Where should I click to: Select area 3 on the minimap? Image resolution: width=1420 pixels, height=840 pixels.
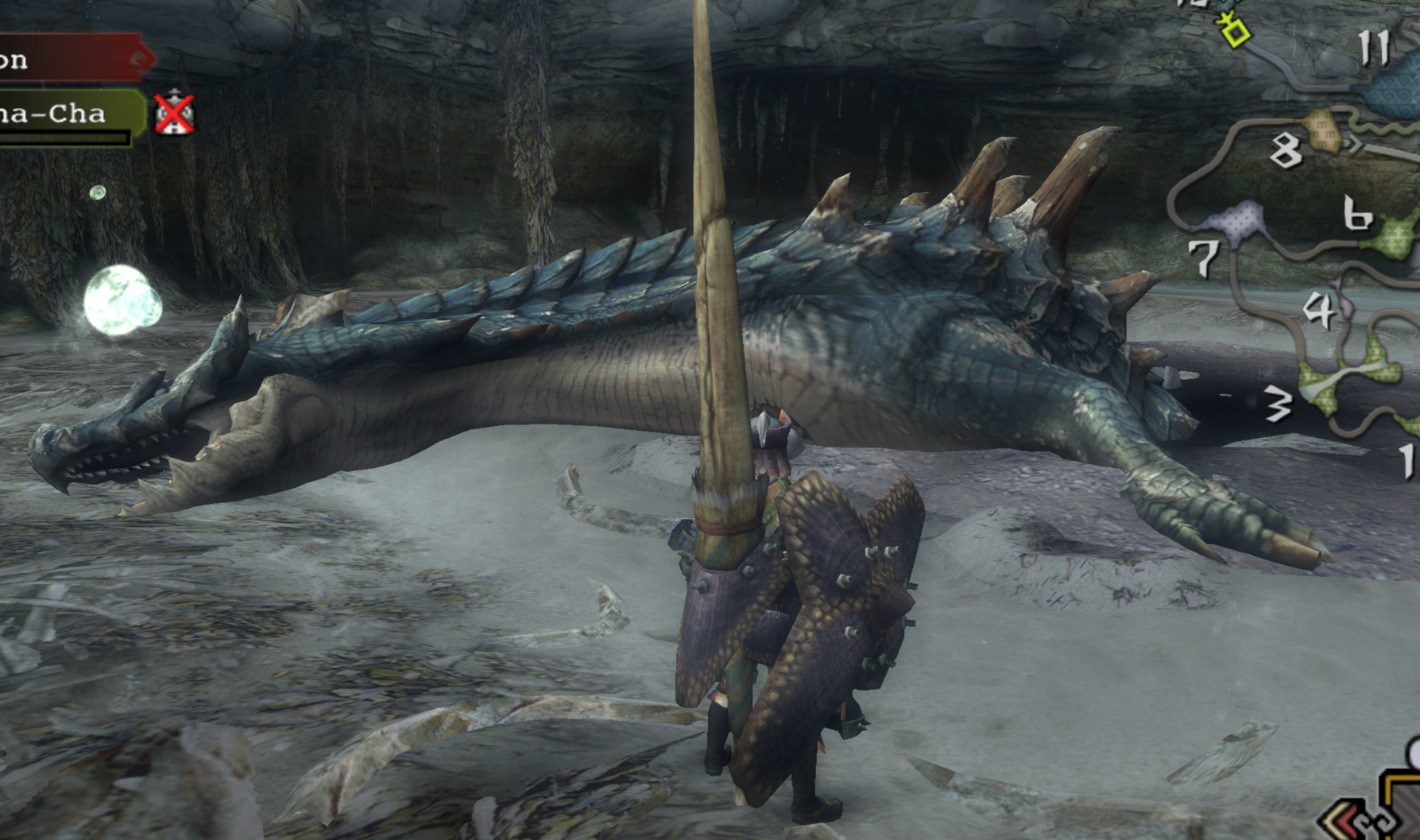pyautogui.click(x=1278, y=405)
